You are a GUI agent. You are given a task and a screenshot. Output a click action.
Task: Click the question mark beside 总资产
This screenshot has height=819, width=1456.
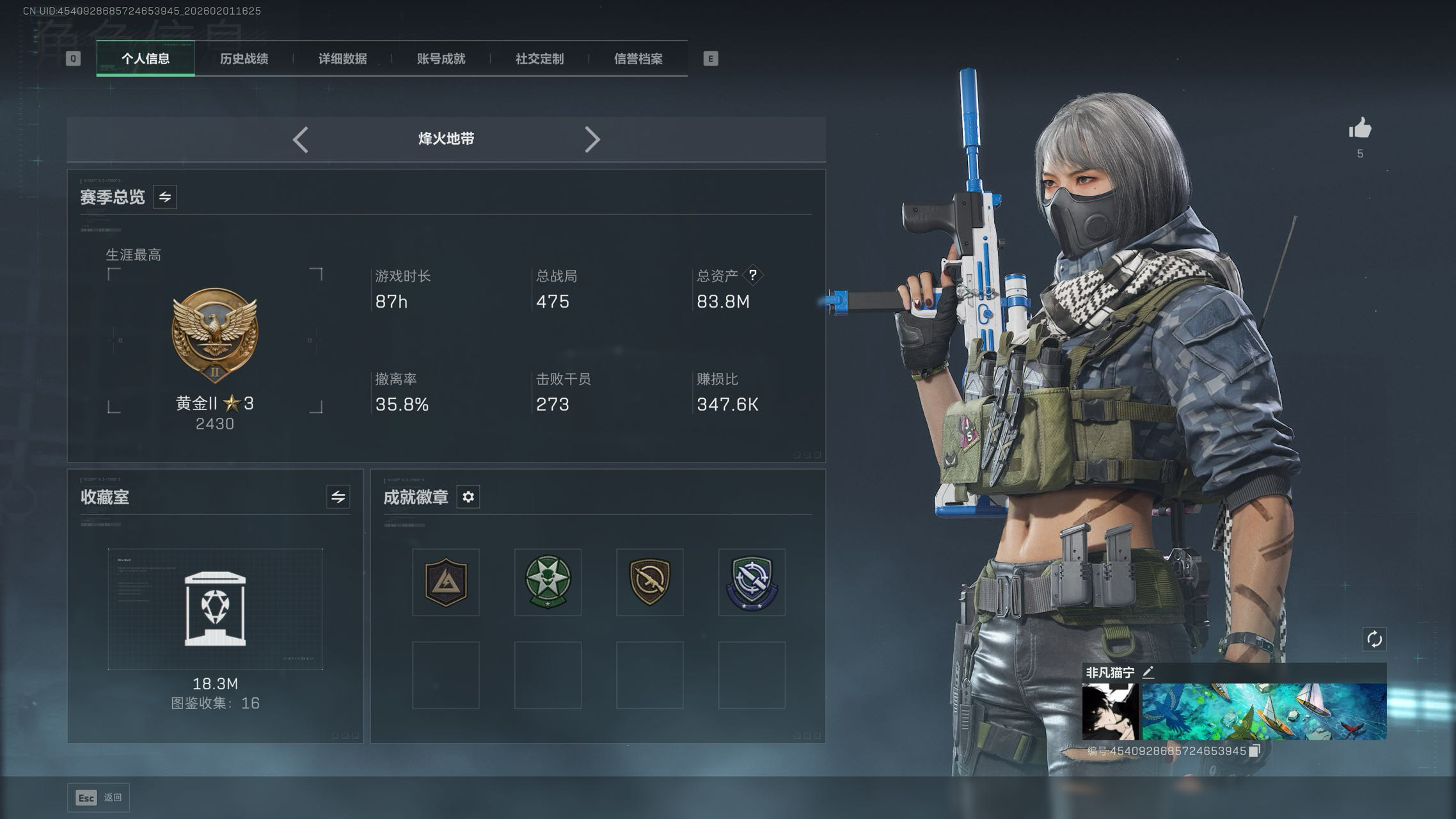753,275
